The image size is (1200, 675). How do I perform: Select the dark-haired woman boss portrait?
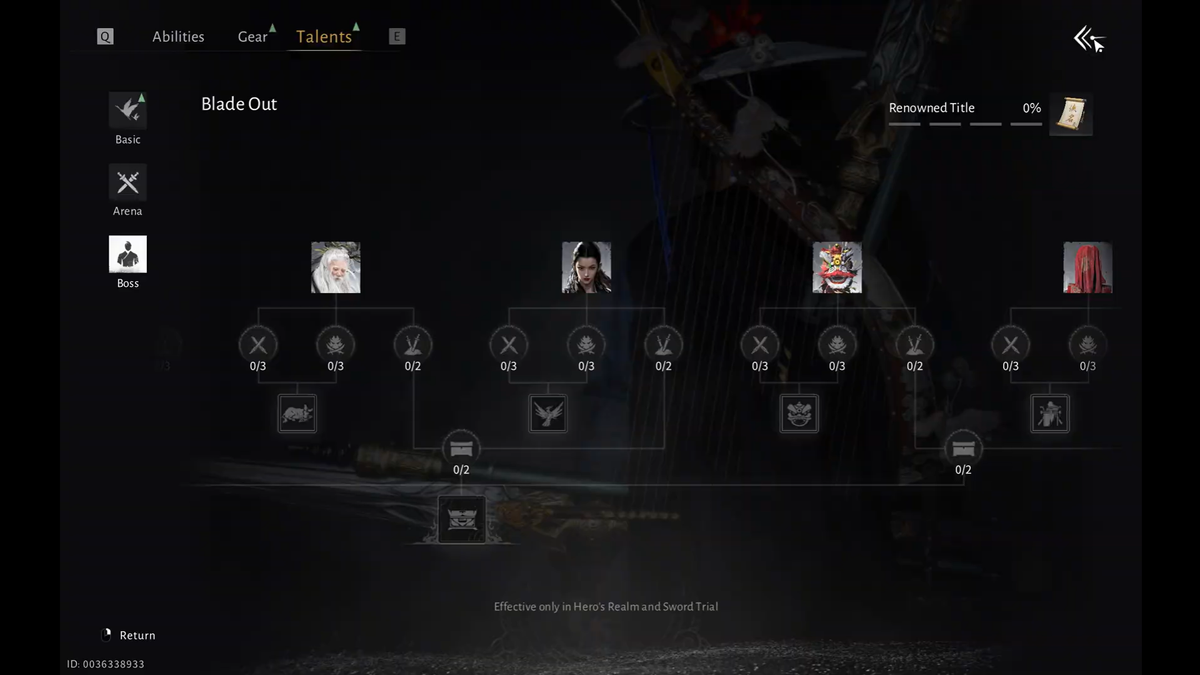(586, 267)
